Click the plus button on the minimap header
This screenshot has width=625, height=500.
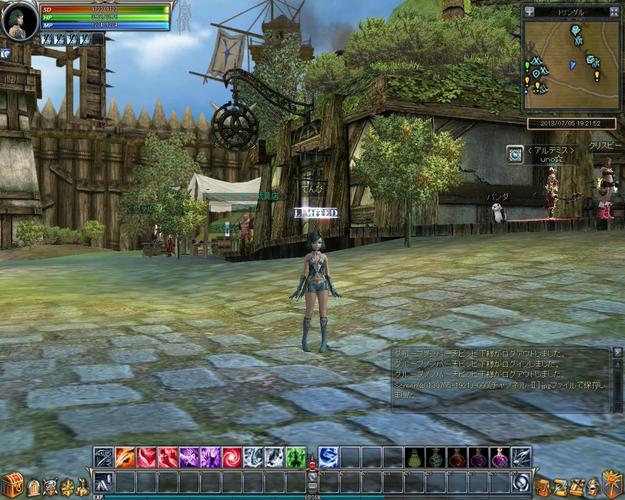(x=530, y=10)
